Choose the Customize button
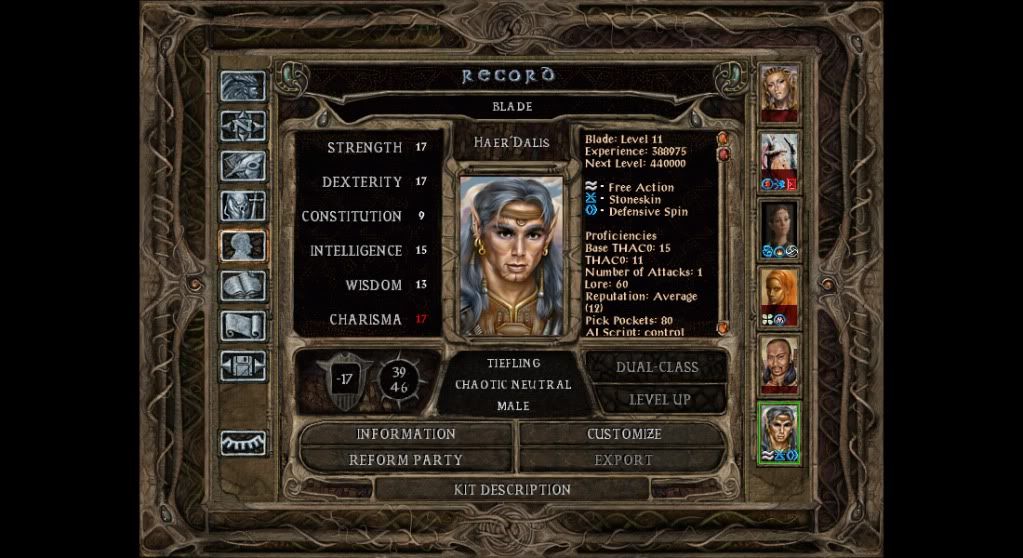The height and width of the screenshot is (558, 1023). click(x=624, y=434)
